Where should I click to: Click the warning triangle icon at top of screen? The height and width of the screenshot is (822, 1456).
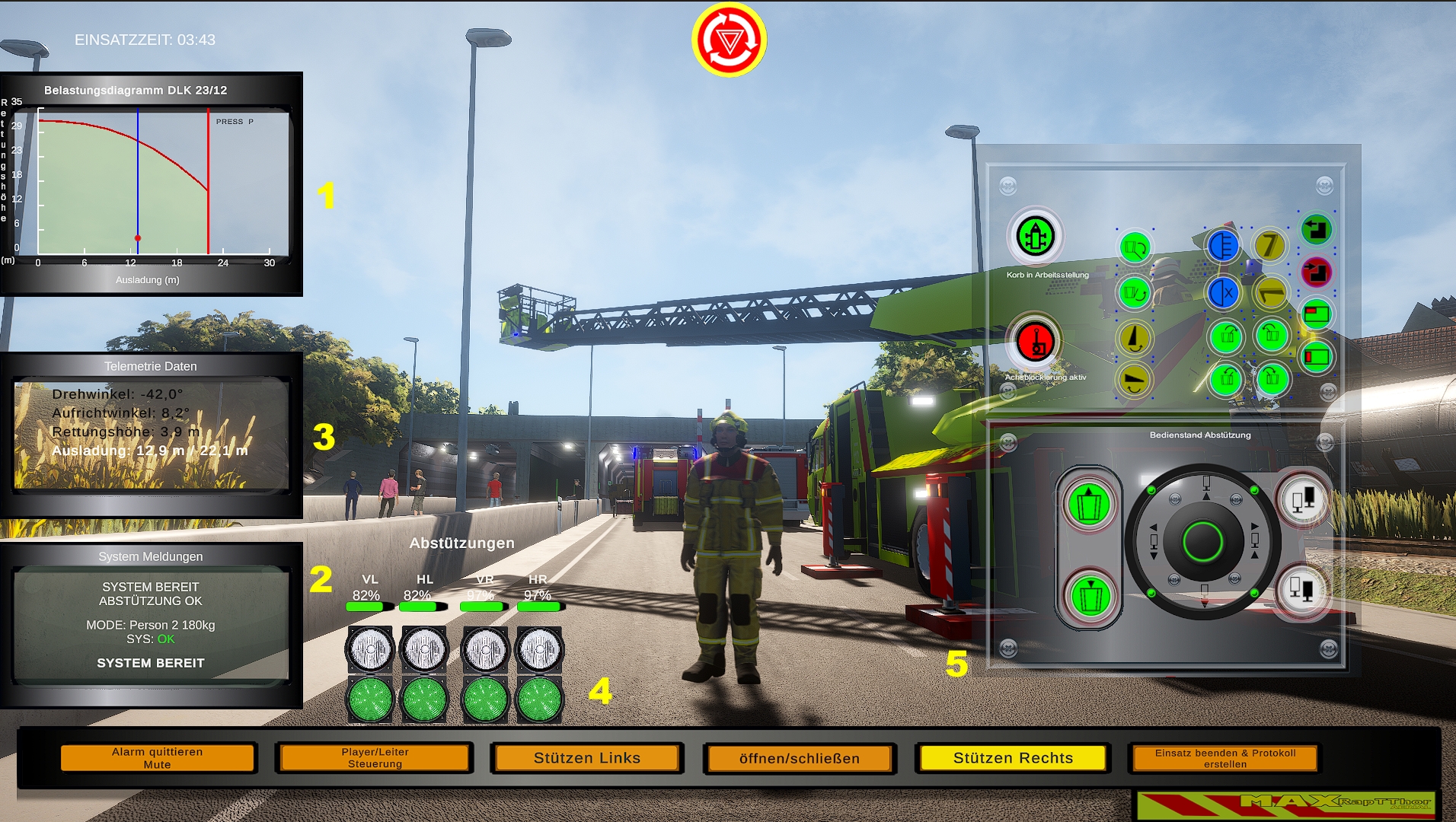(x=728, y=42)
